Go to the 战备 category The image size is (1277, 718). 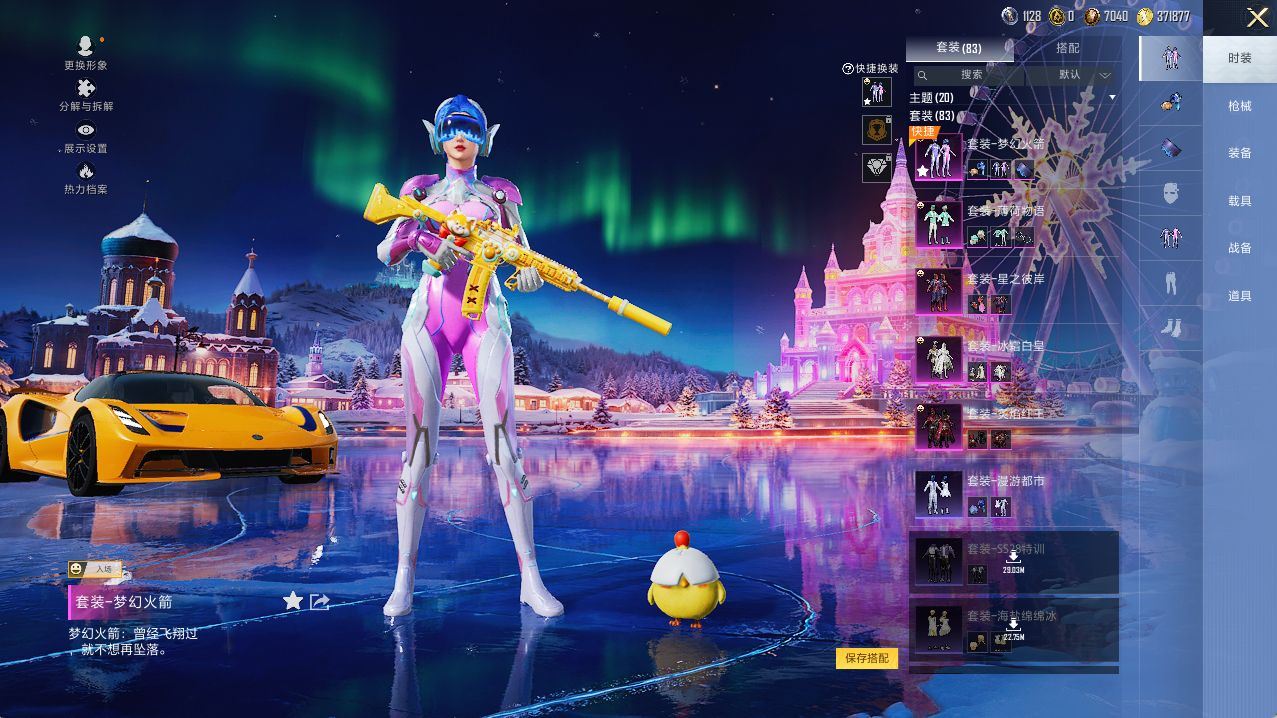coord(1239,248)
